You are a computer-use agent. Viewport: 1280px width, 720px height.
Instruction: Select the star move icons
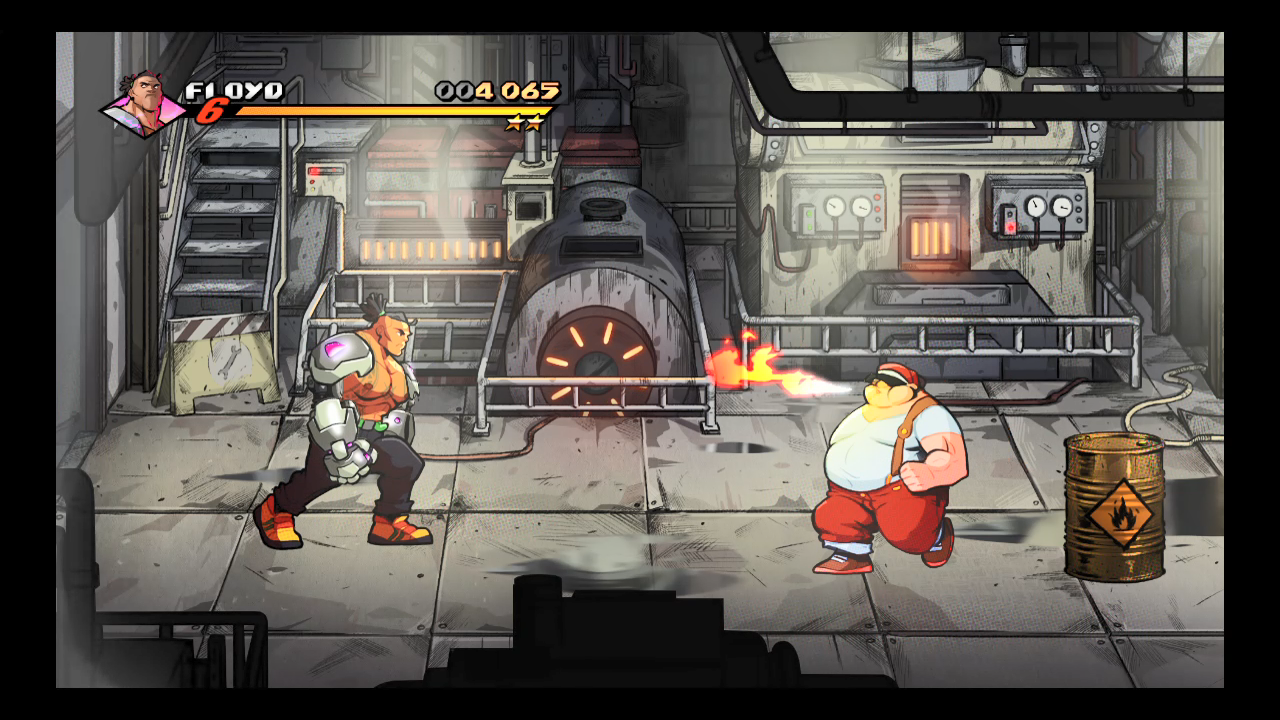[525, 123]
